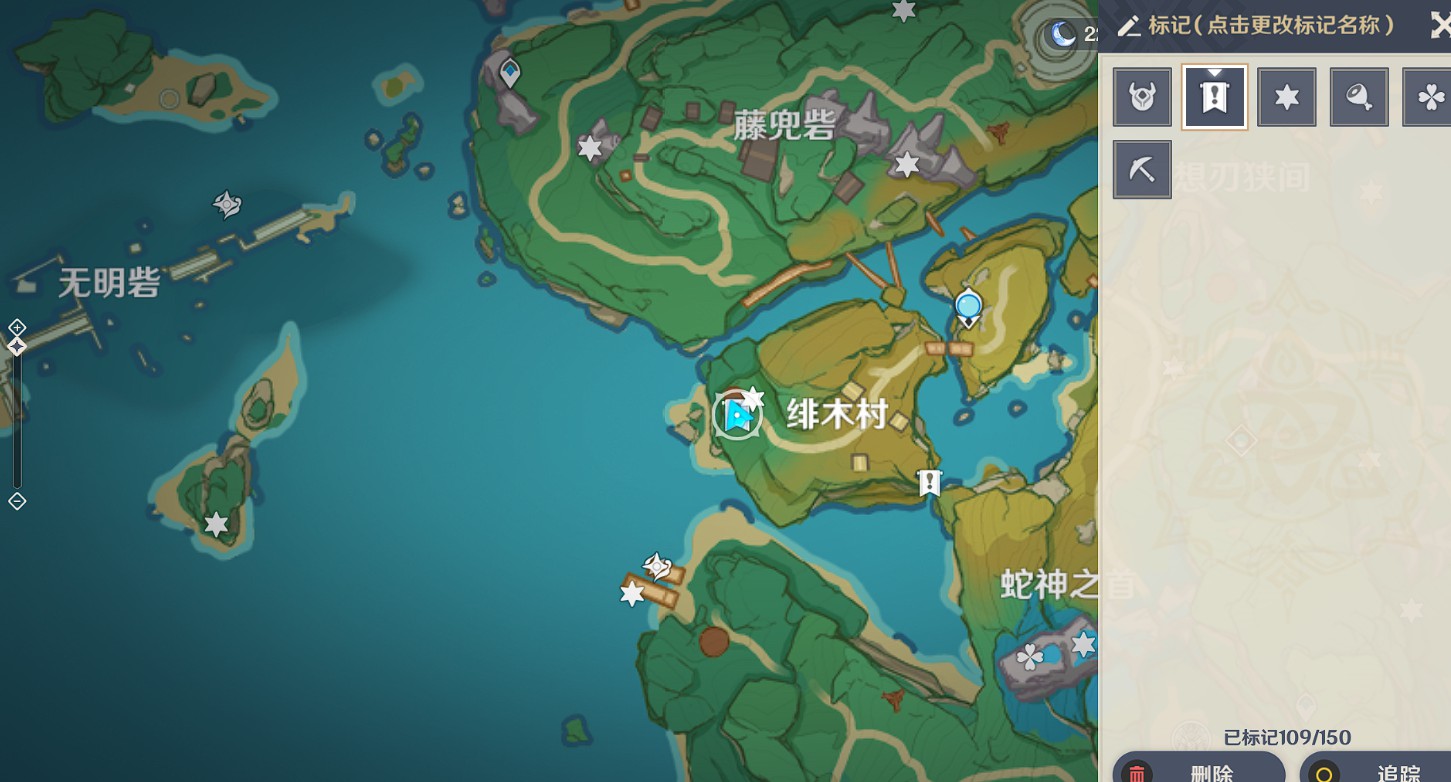
Task: Click the flag marker south of 绯木村
Action: 929,482
